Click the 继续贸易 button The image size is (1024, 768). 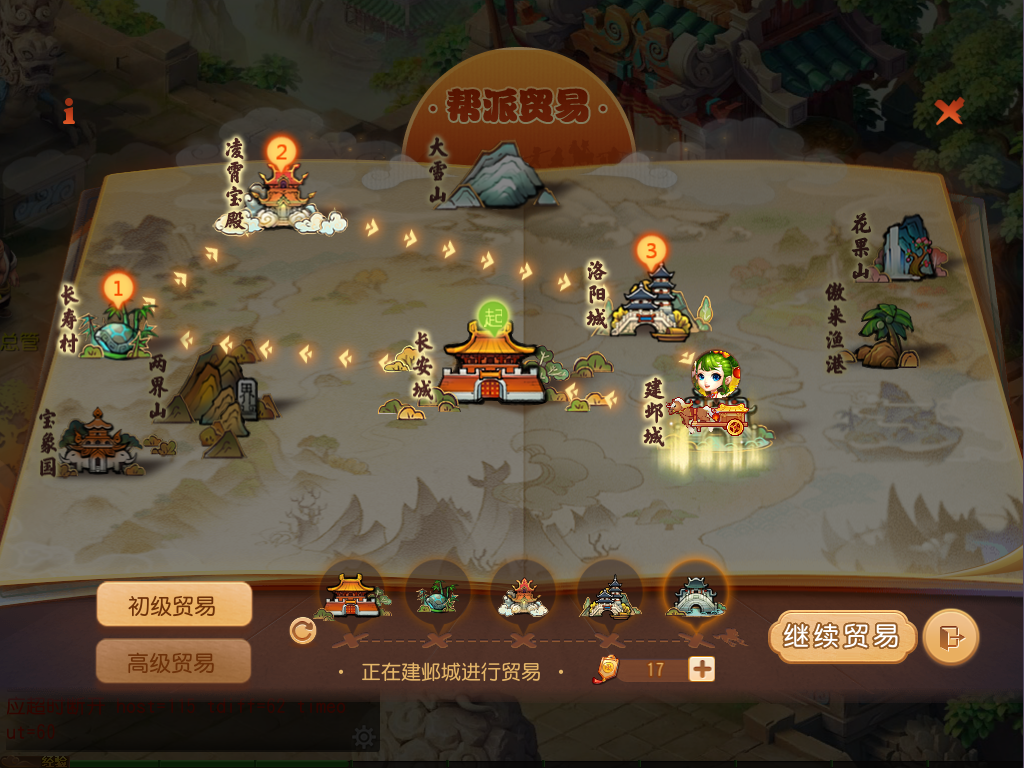pos(842,637)
